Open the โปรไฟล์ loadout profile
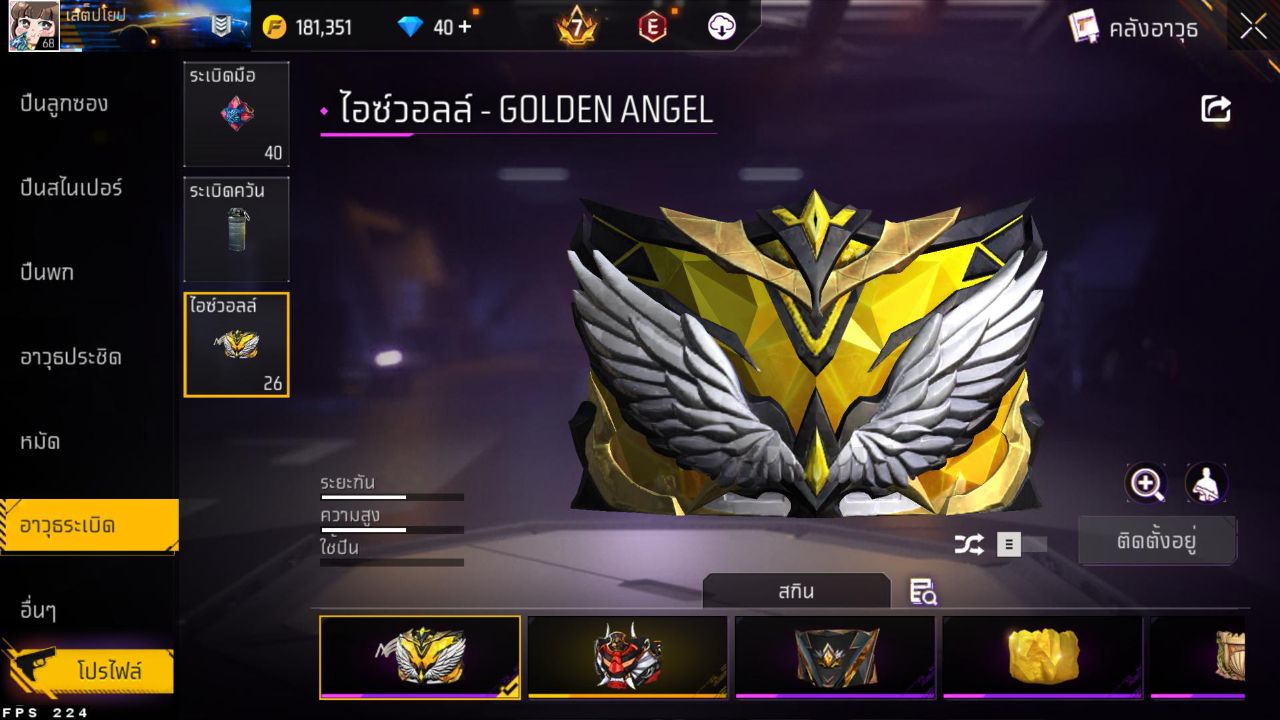Viewport: 1280px width, 720px height. point(108,671)
